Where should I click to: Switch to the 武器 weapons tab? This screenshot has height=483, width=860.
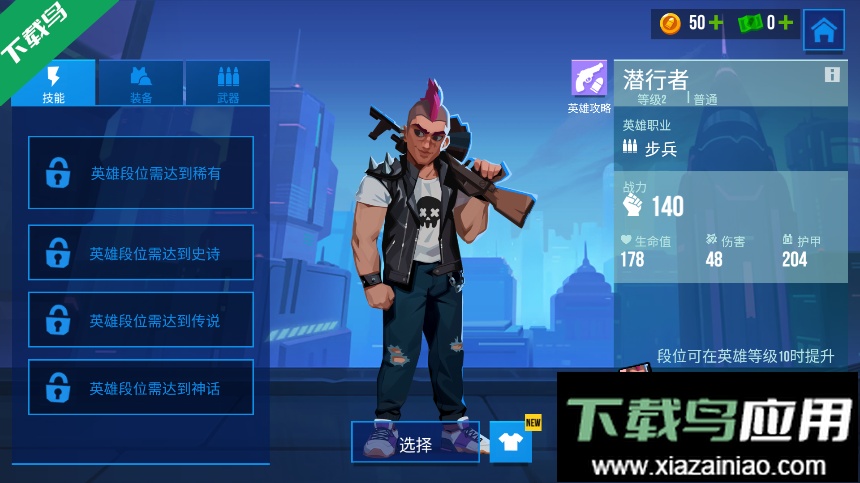tap(228, 83)
